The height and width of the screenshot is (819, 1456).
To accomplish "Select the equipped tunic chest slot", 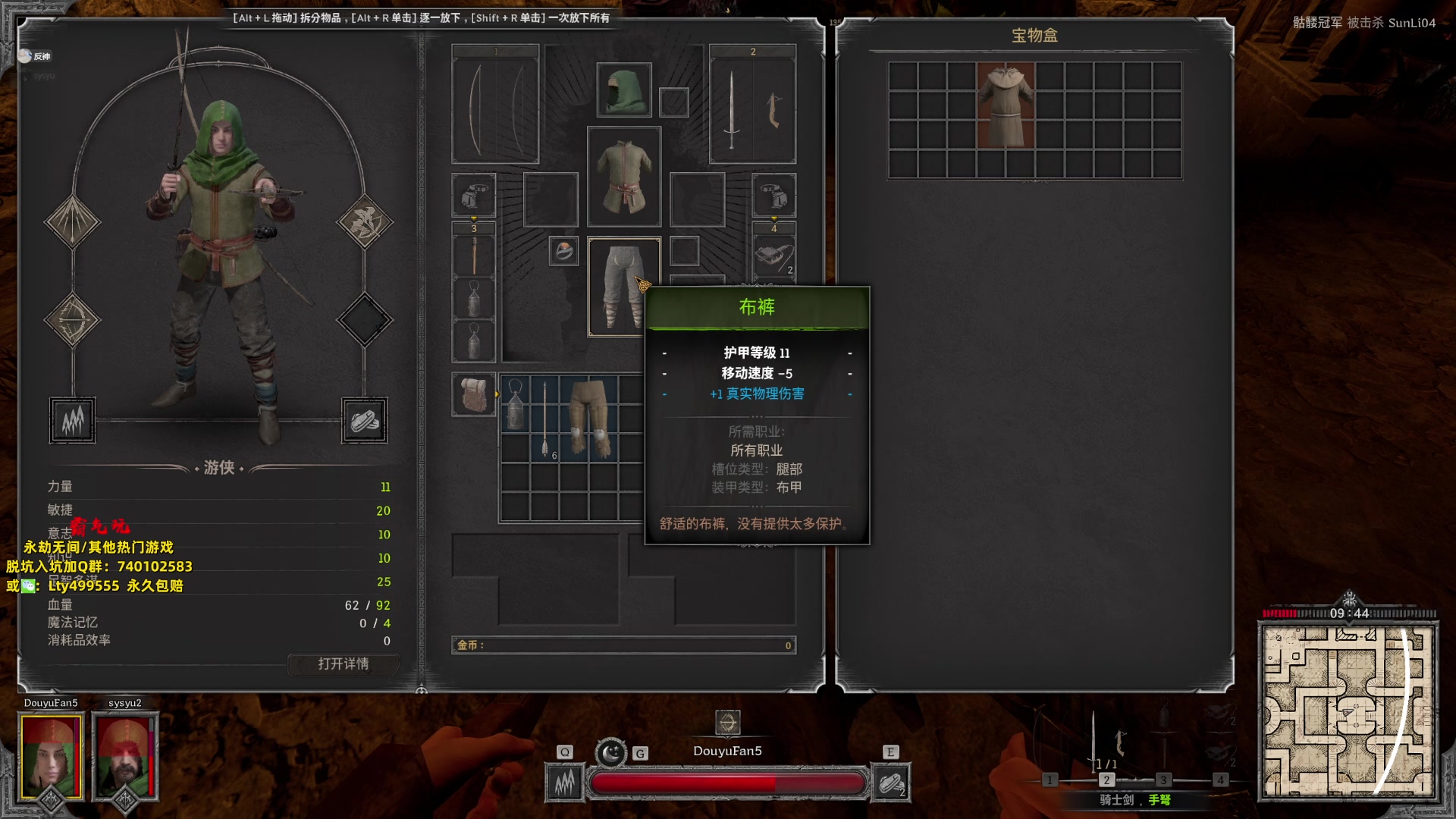I will [x=623, y=177].
